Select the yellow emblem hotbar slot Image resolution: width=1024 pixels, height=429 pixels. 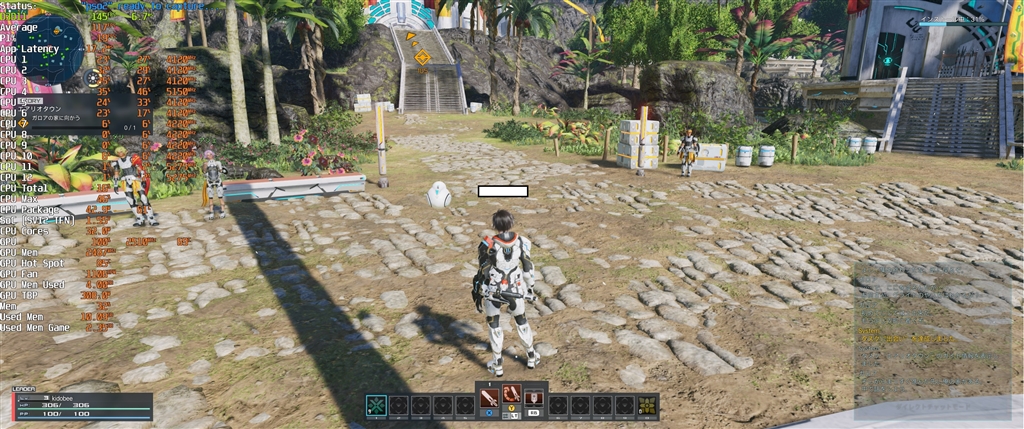pos(647,405)
